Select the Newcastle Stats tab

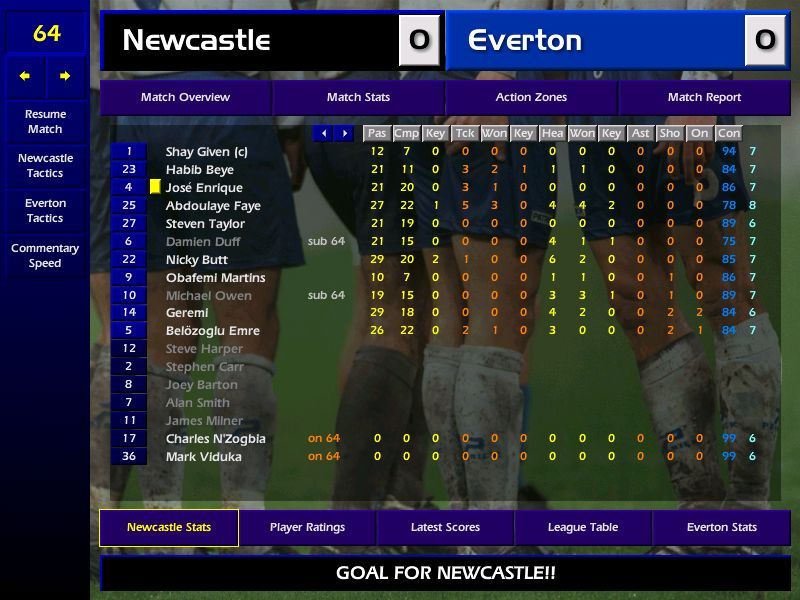[169, 527]
